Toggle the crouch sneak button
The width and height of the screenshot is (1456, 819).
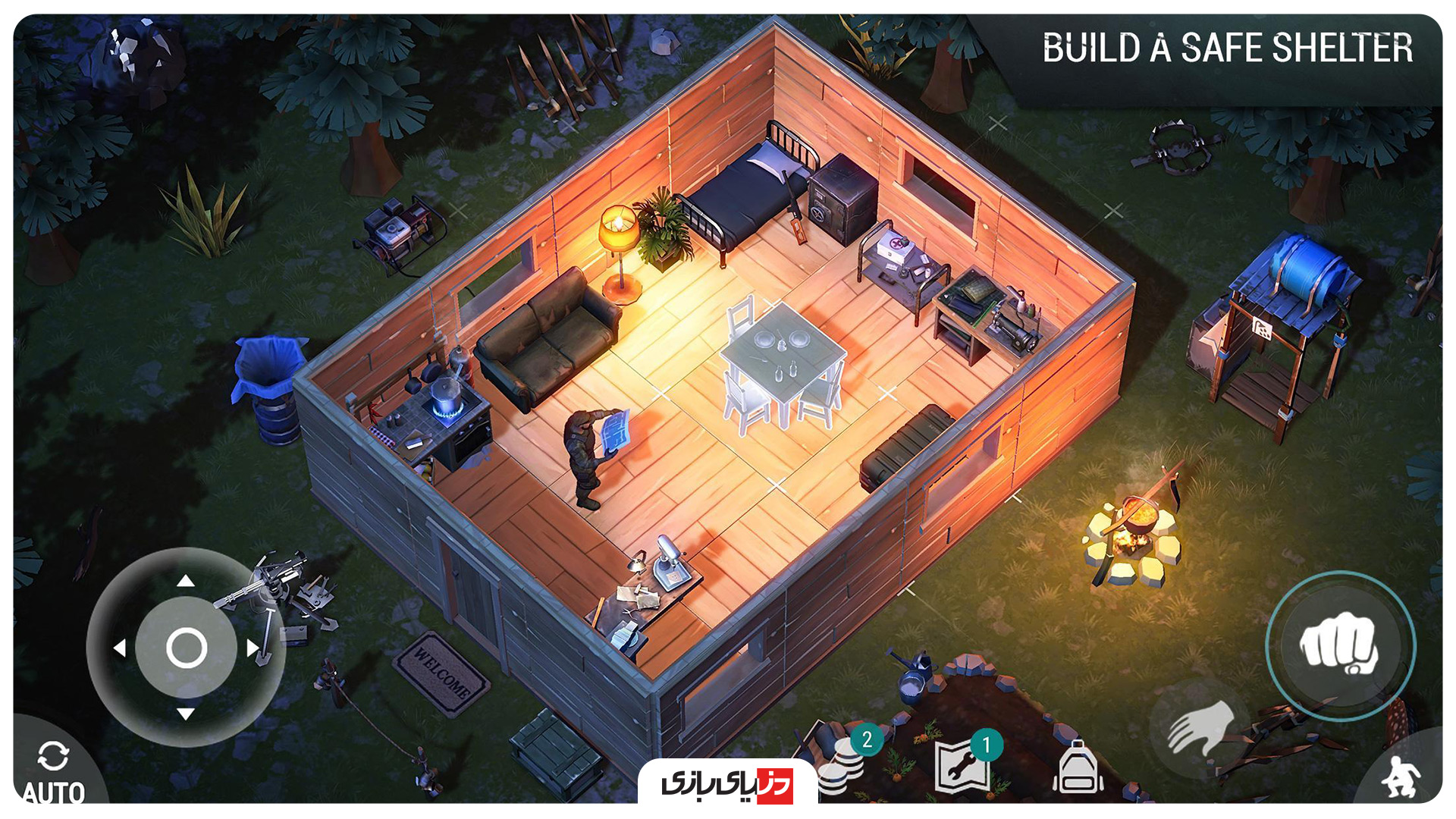[x=1401, y=776]
